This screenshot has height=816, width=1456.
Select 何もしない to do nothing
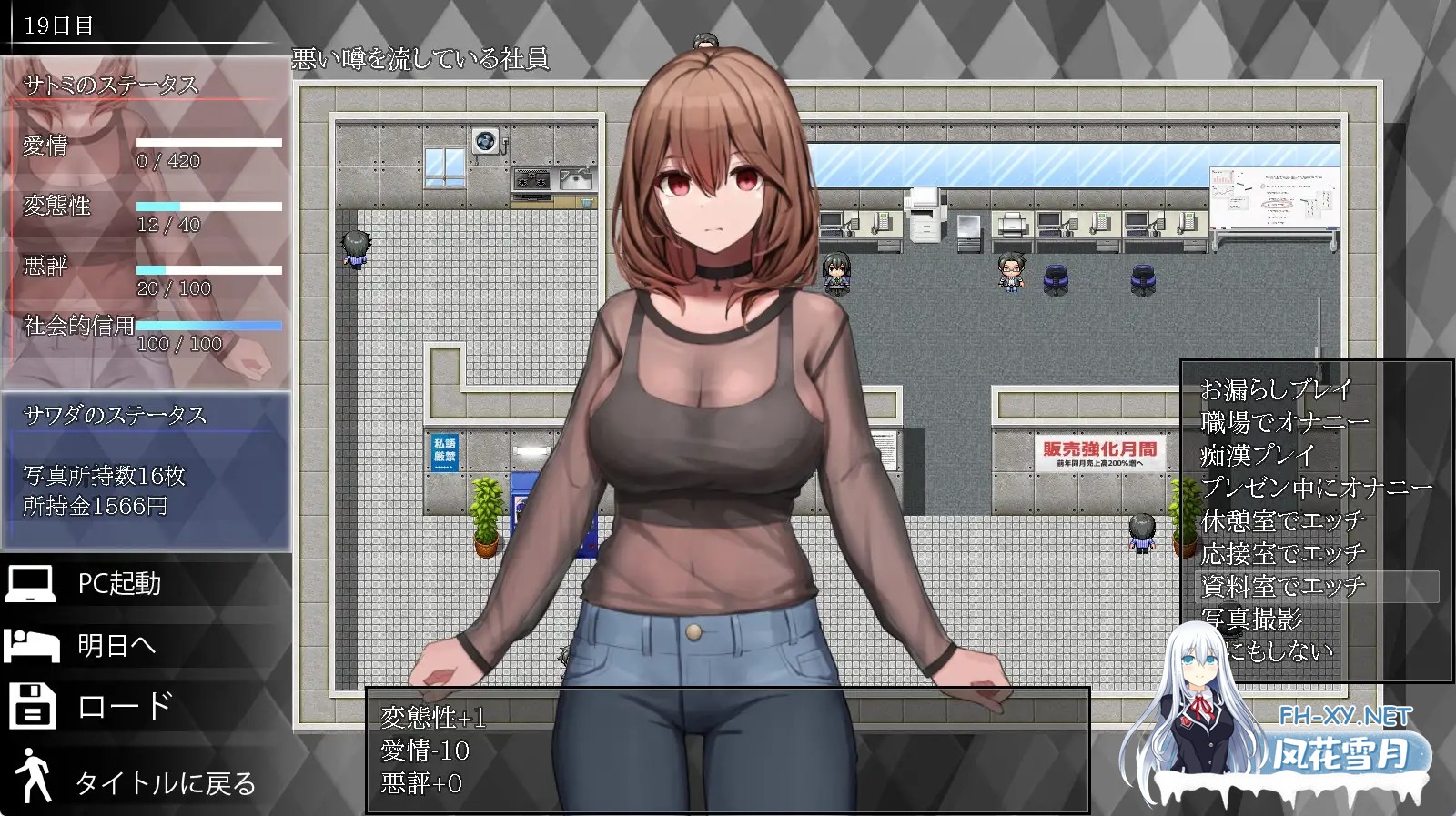(x=1278, y=651)
